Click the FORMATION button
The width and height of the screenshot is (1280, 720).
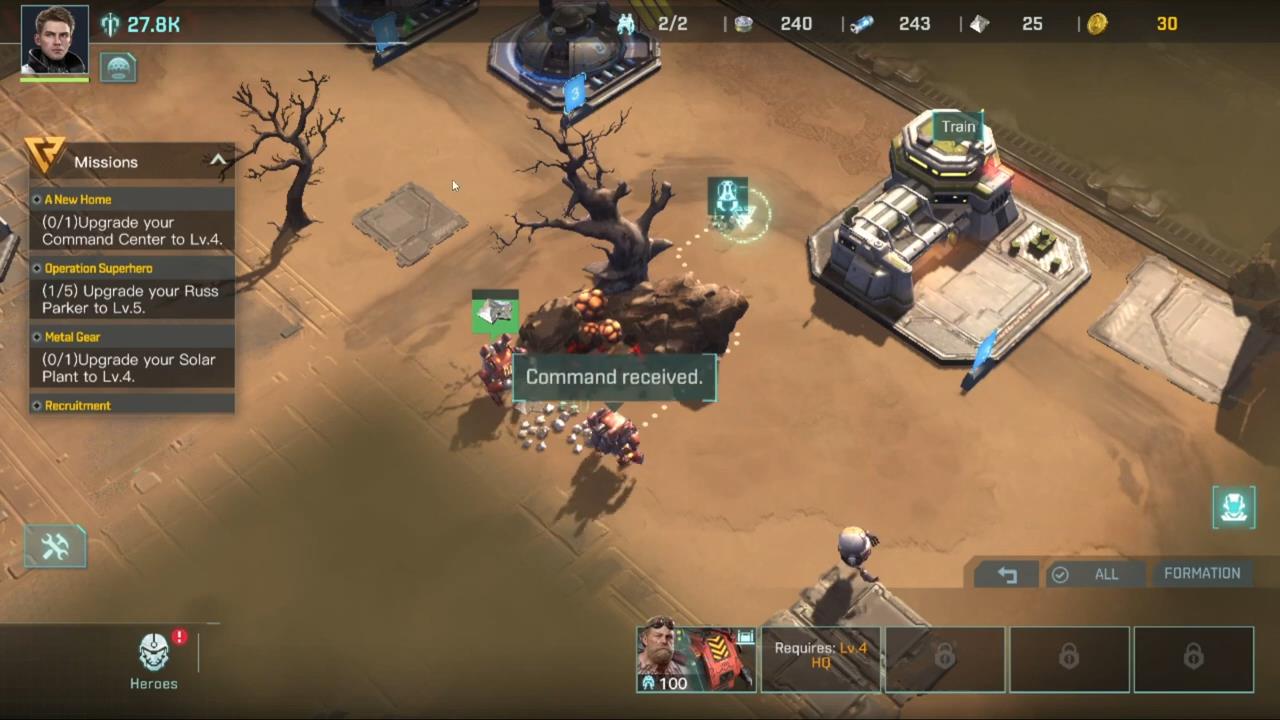pos(1202,573)
